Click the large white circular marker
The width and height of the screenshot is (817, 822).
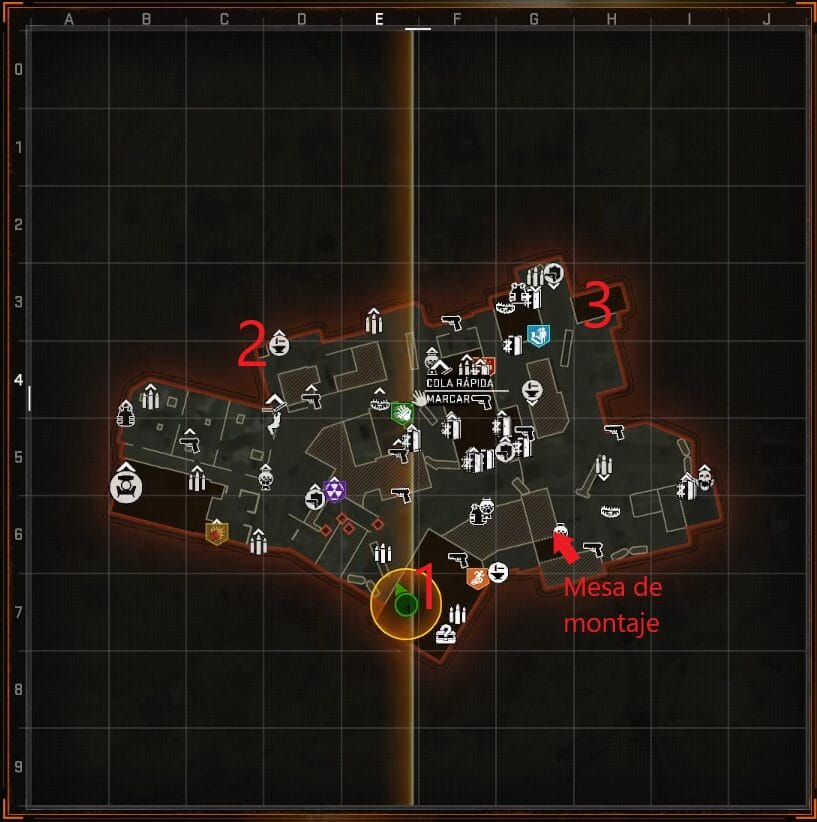126,487
